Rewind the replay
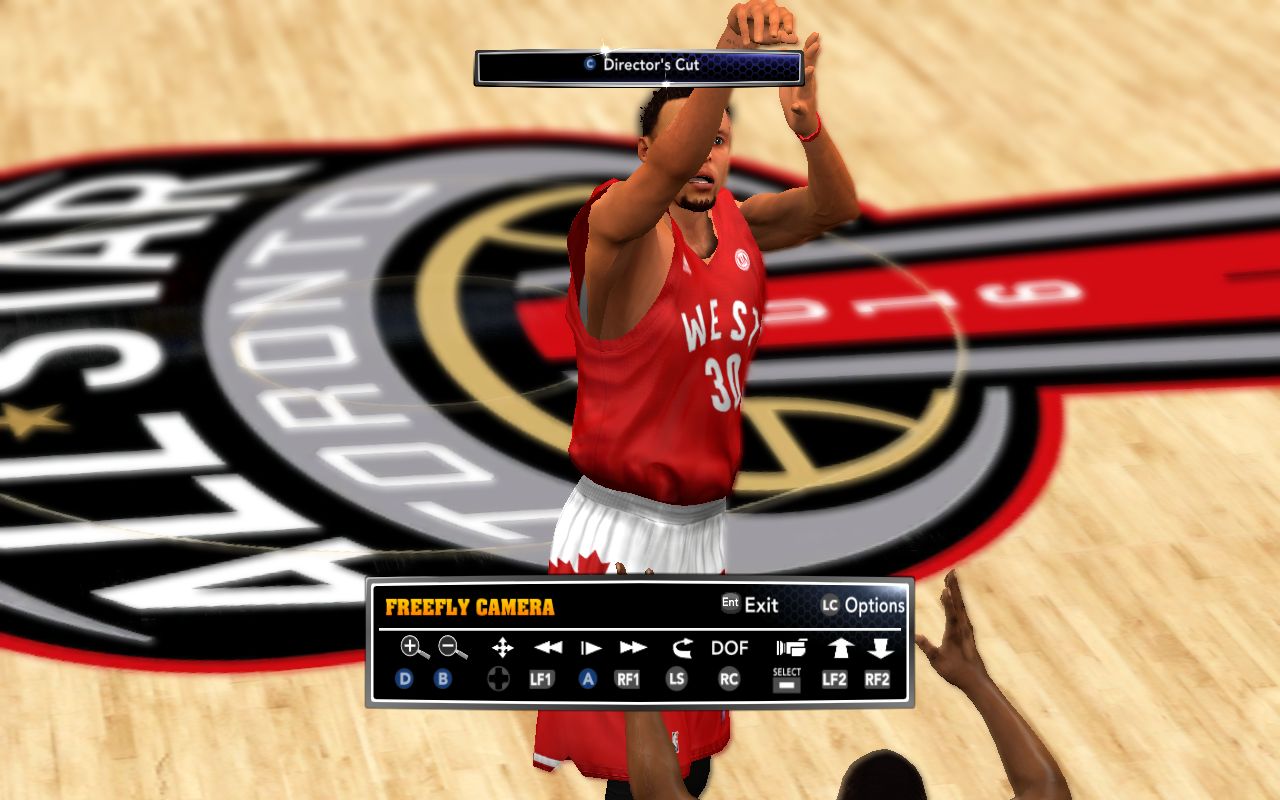This screenshot has width=1280, height=800. point(547,648)
